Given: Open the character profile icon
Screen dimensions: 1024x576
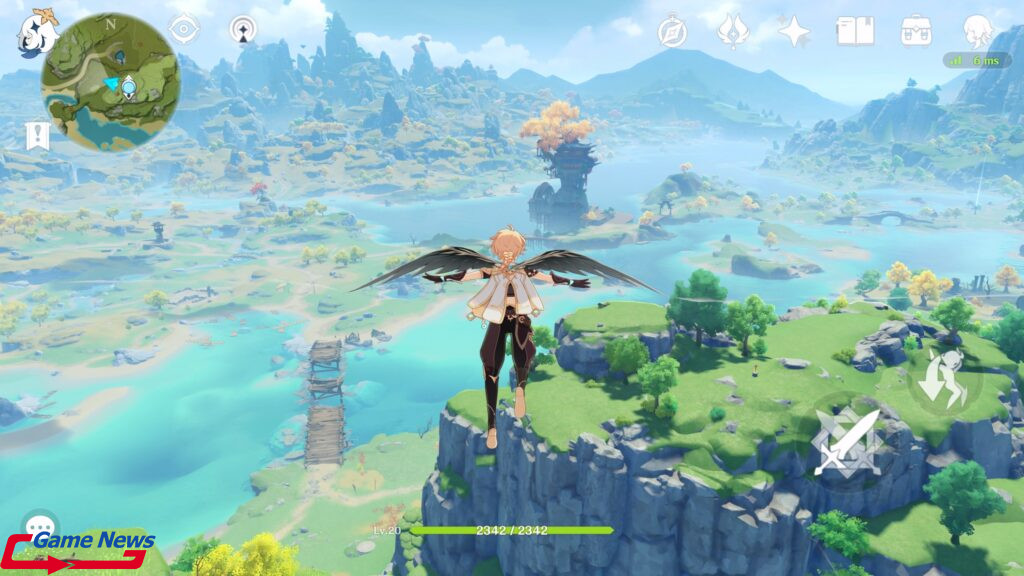Looking at the screenshot, I should 977,31.
